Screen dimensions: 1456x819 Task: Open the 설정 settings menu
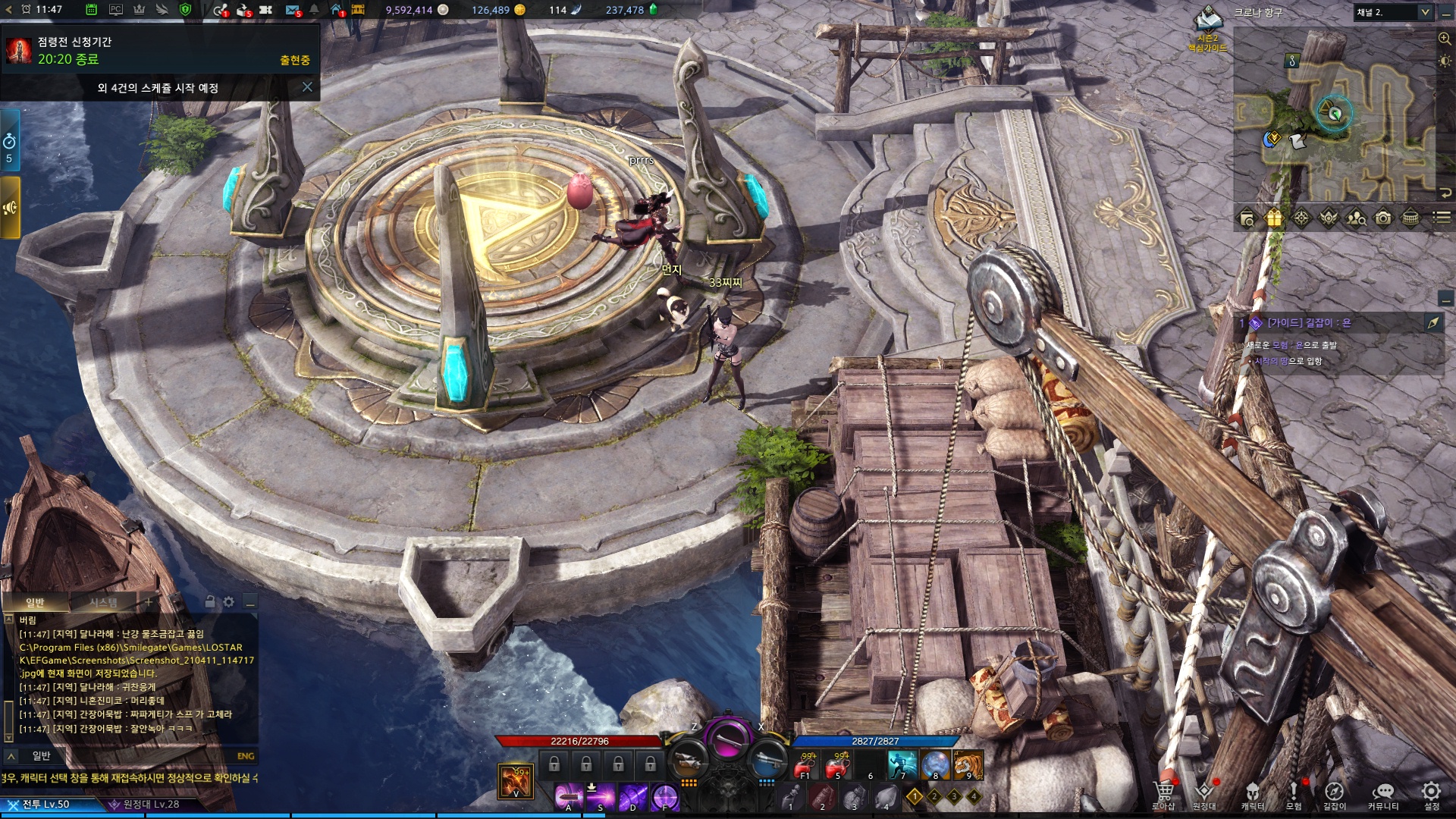click(1431, 795)
